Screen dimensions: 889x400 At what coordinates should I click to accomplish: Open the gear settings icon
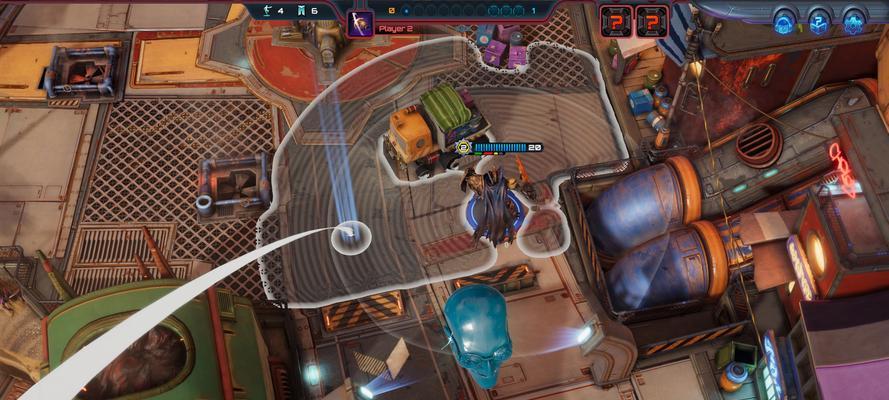[x=853, y=20]
